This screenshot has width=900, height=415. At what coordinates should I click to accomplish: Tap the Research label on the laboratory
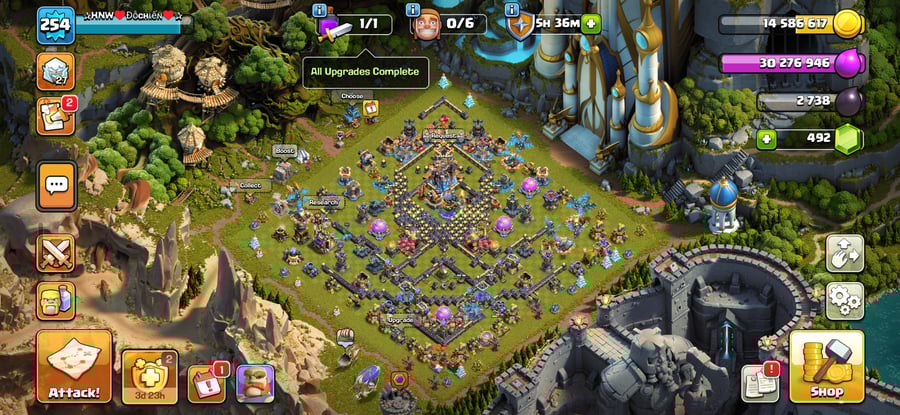click(323, 201)
